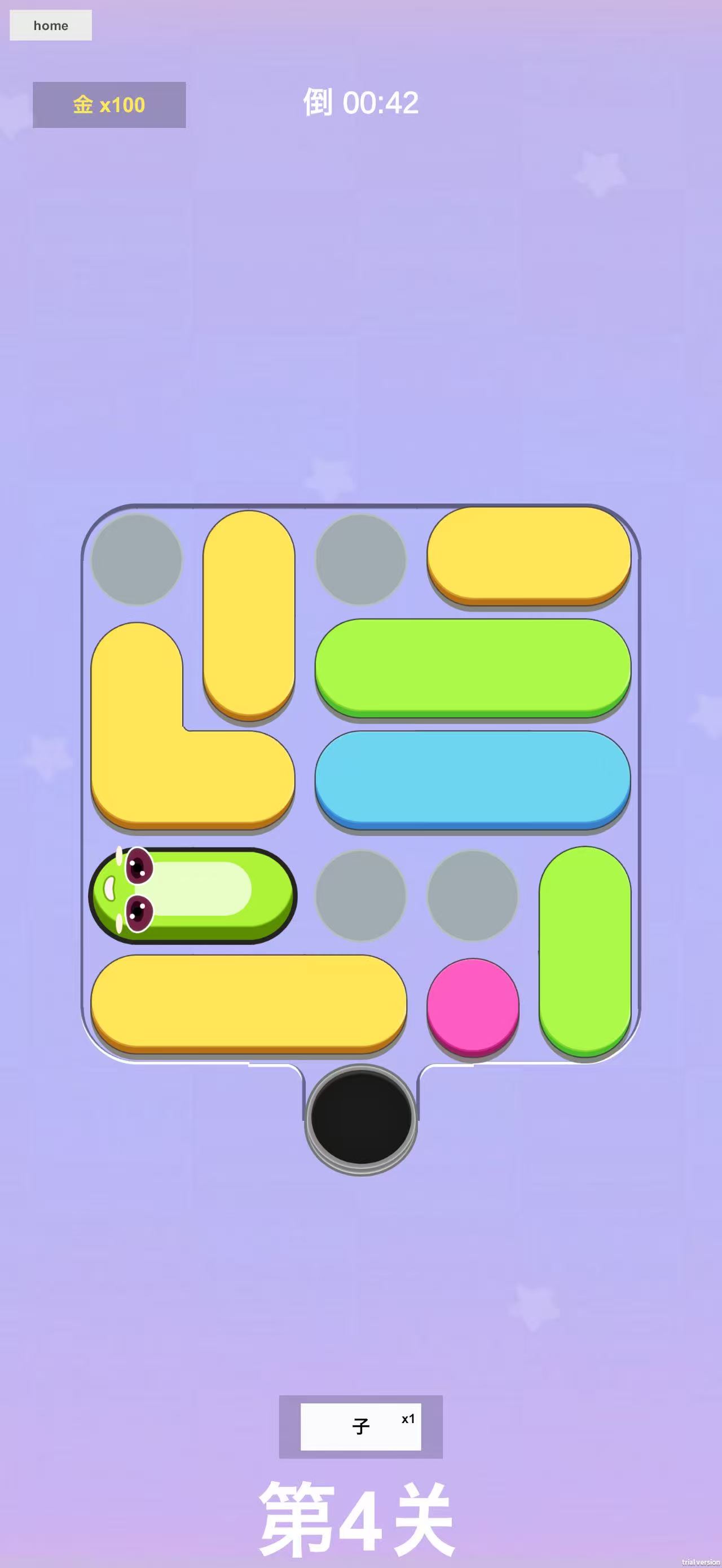
Task: Tap the blue horizontal block
Action: click(x=475, y=782)
